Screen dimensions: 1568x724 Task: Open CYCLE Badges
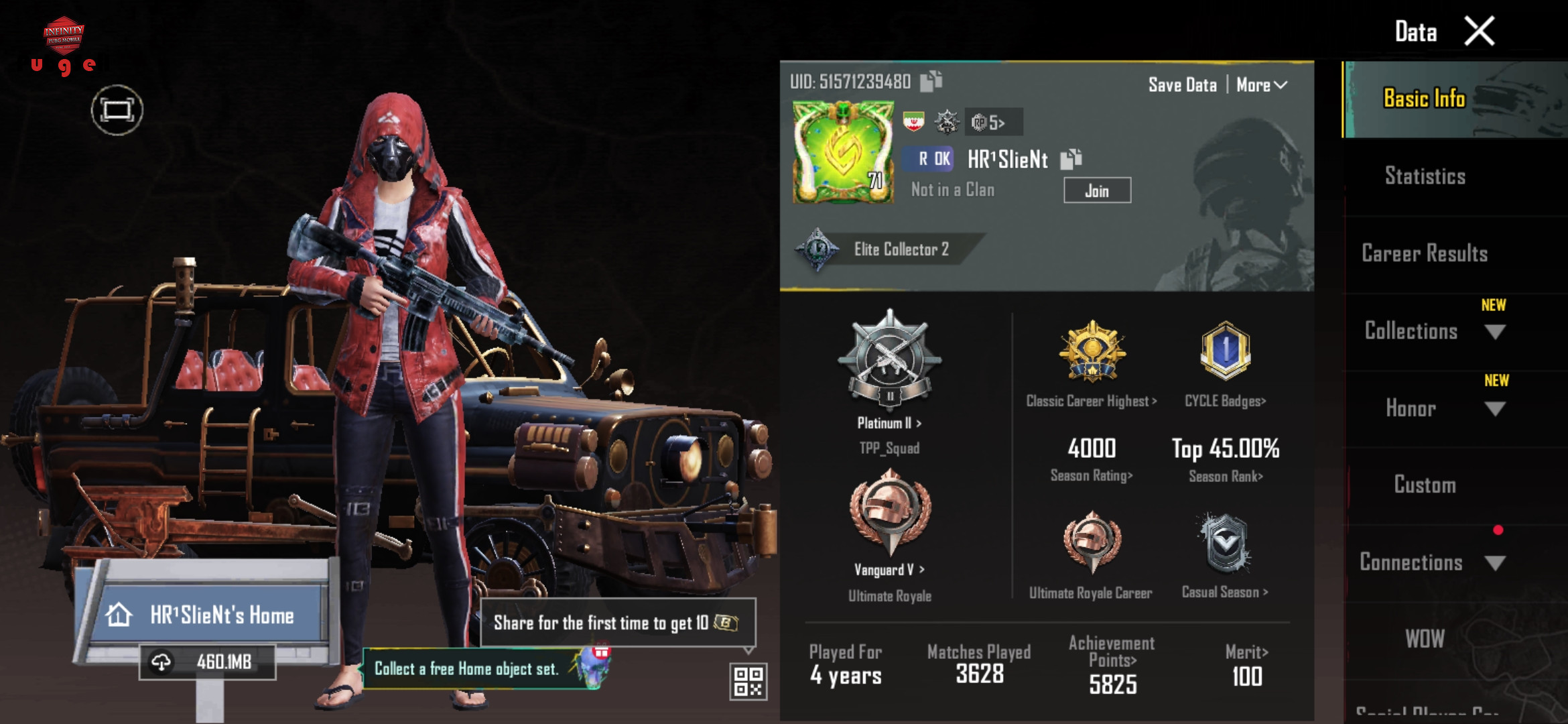[1225, 401]
